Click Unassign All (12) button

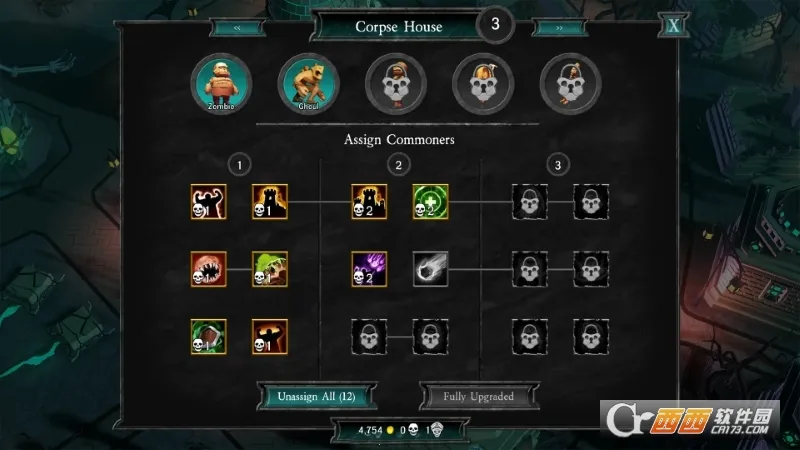pyautogui.click(x=314, y=396)
